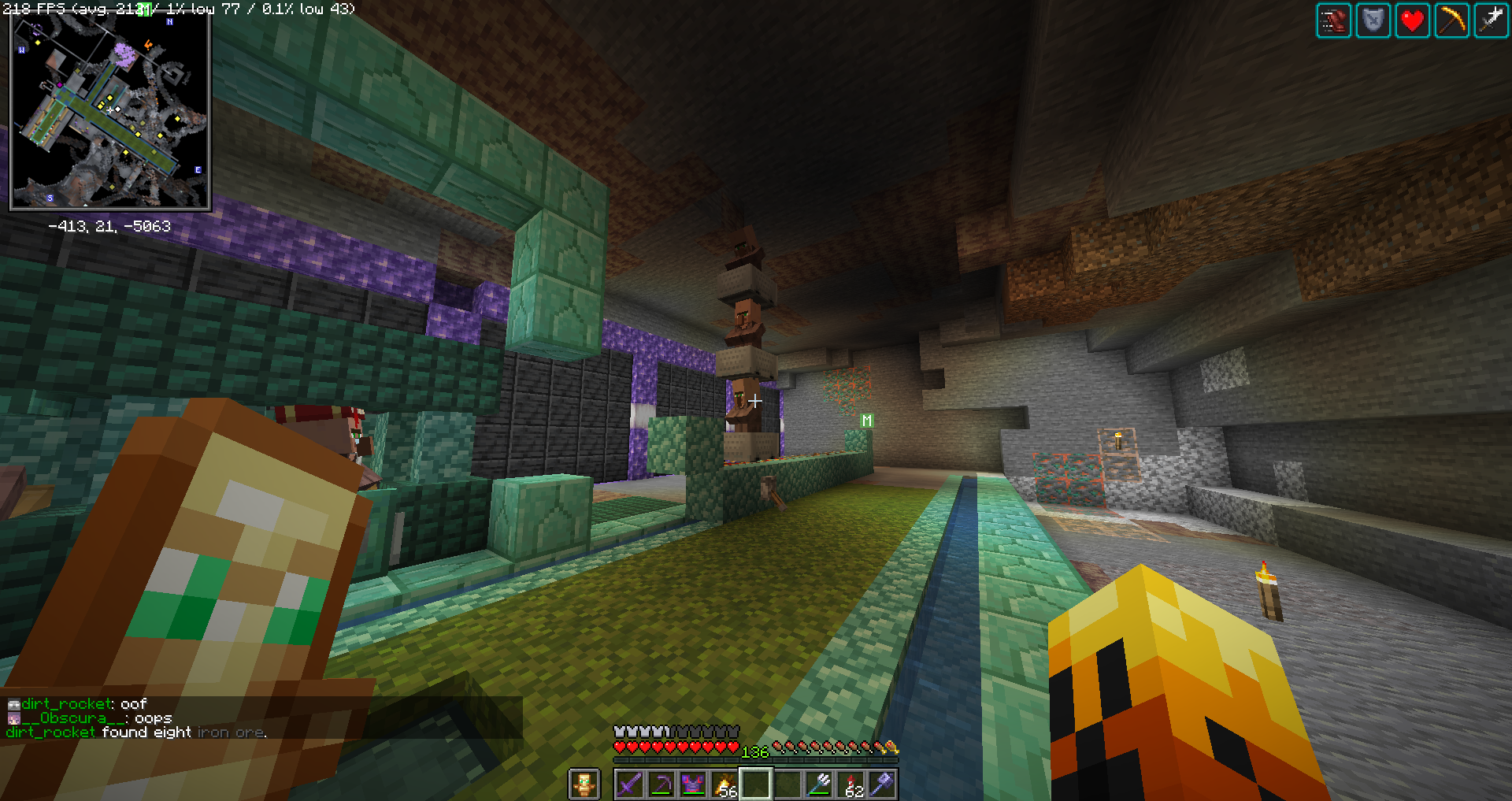Choose the netherite chestplate hotbar slot
Viewport: 1512px width, 801px height.
(693, 784)
